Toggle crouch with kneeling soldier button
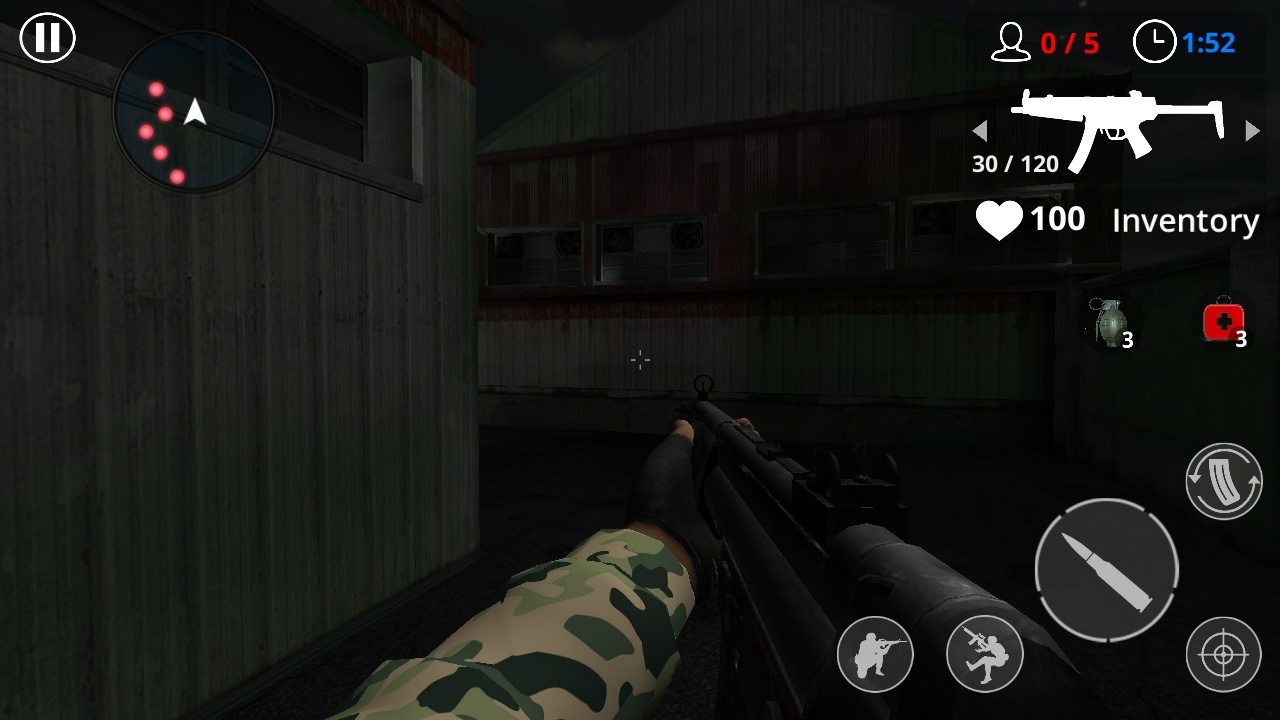 coord(875,655)
